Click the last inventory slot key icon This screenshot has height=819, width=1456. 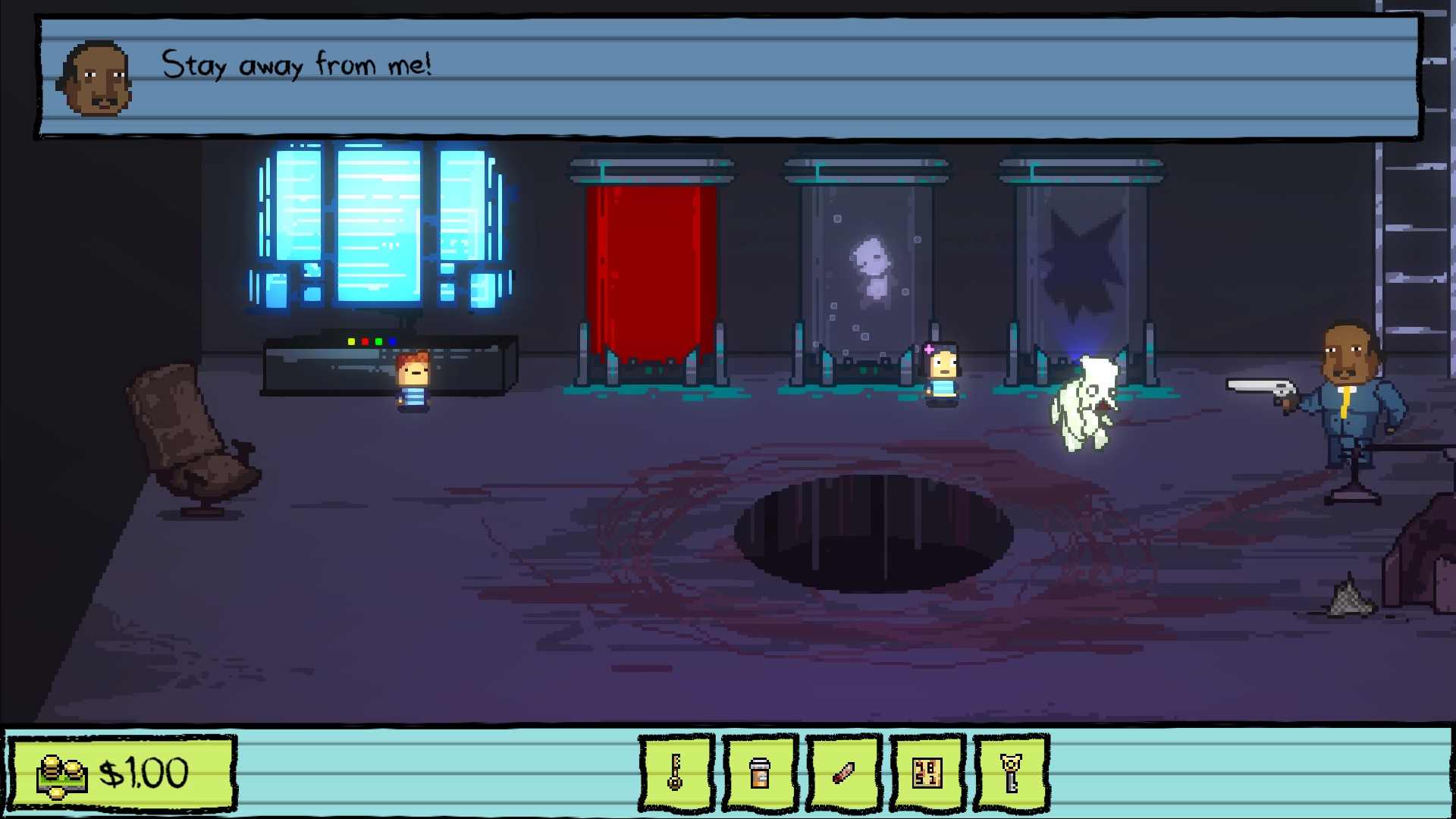[1011, 773]
